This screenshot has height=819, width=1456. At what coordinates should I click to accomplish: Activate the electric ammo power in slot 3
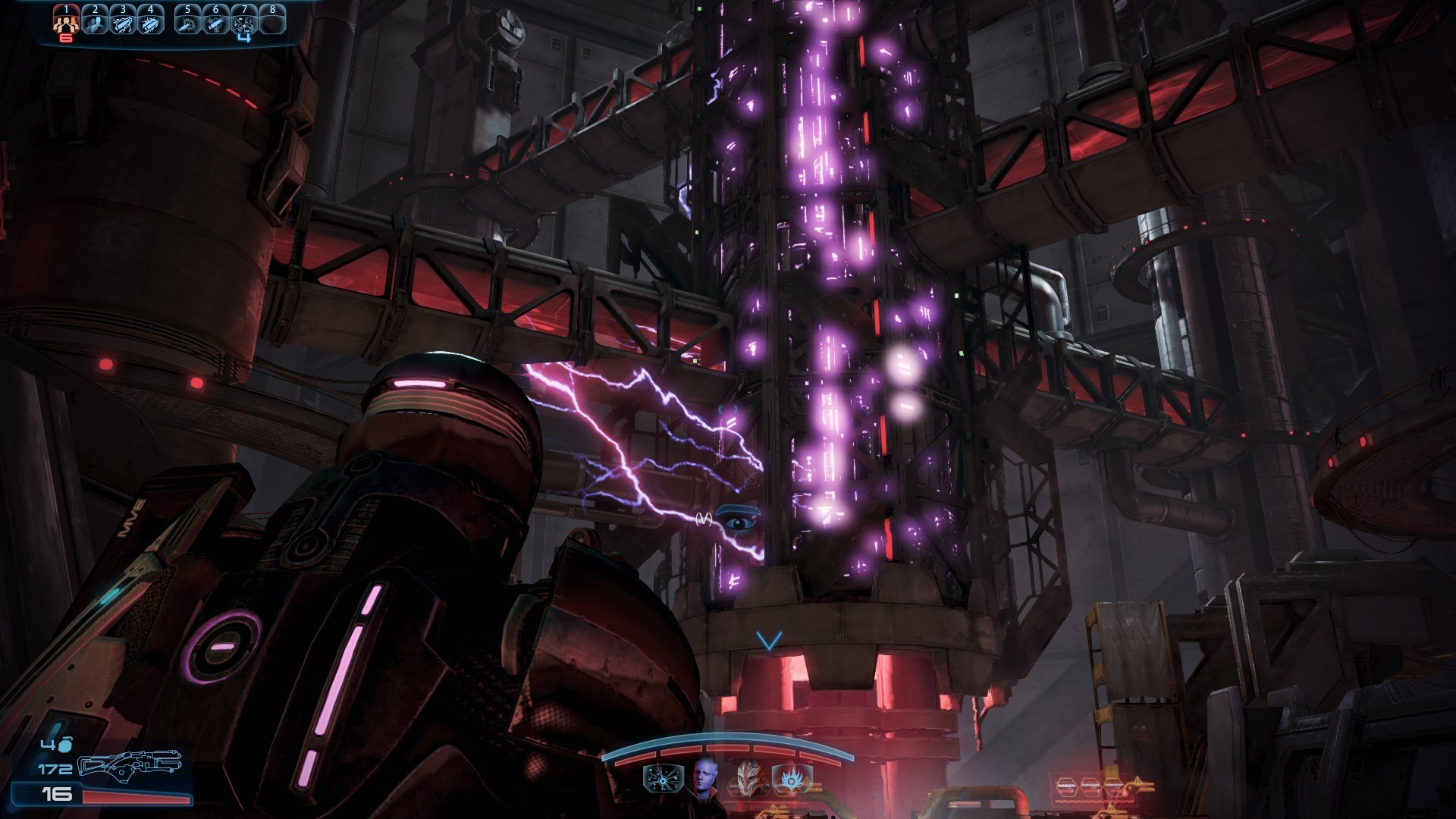(x=122, y=22)
